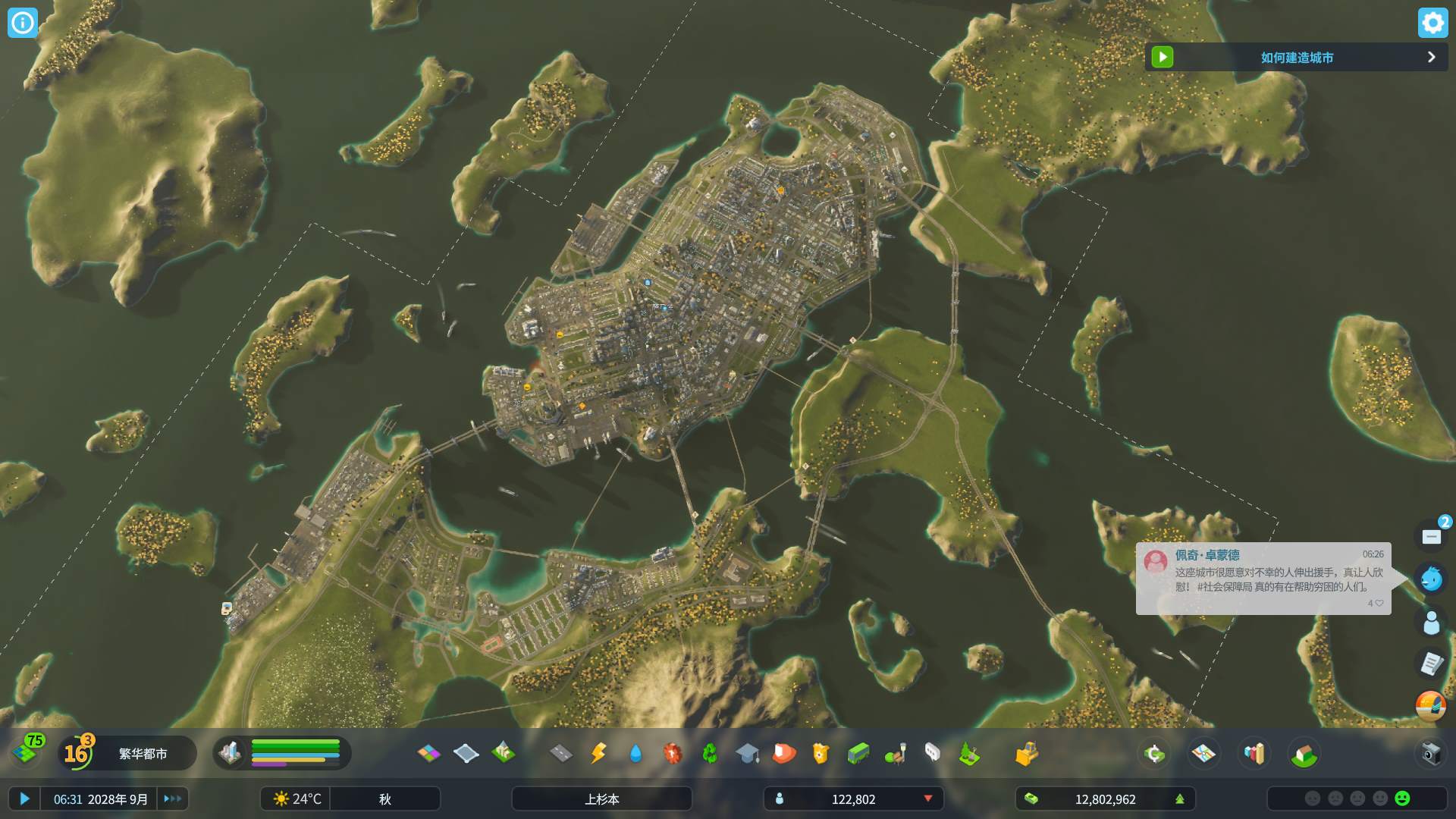Like the chirp from 佩奇·卓蒙德

coord(1379,604)
